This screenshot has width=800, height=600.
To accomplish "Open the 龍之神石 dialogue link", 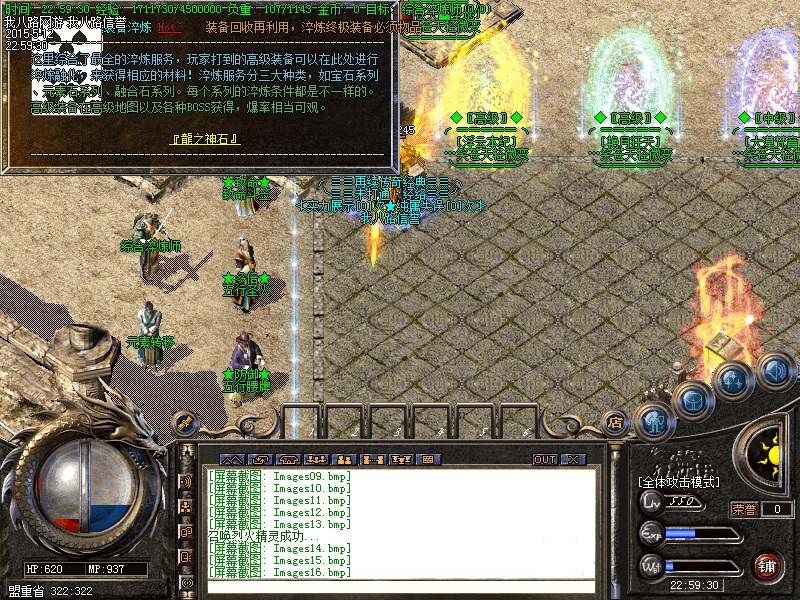I will [x=206, y=138].
